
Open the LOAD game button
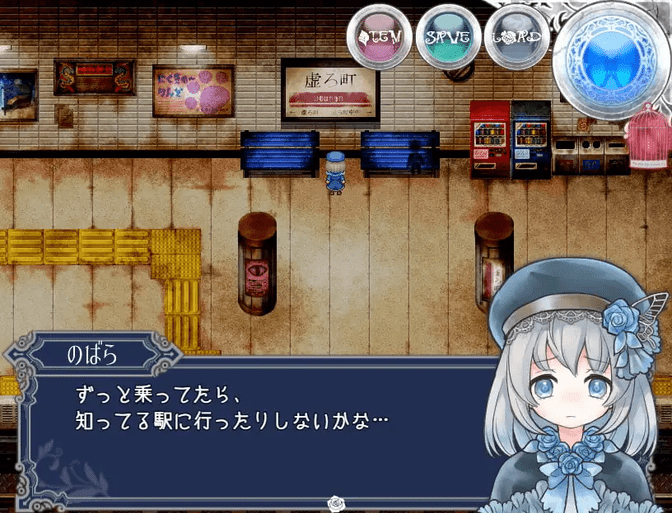pos(517,38)
